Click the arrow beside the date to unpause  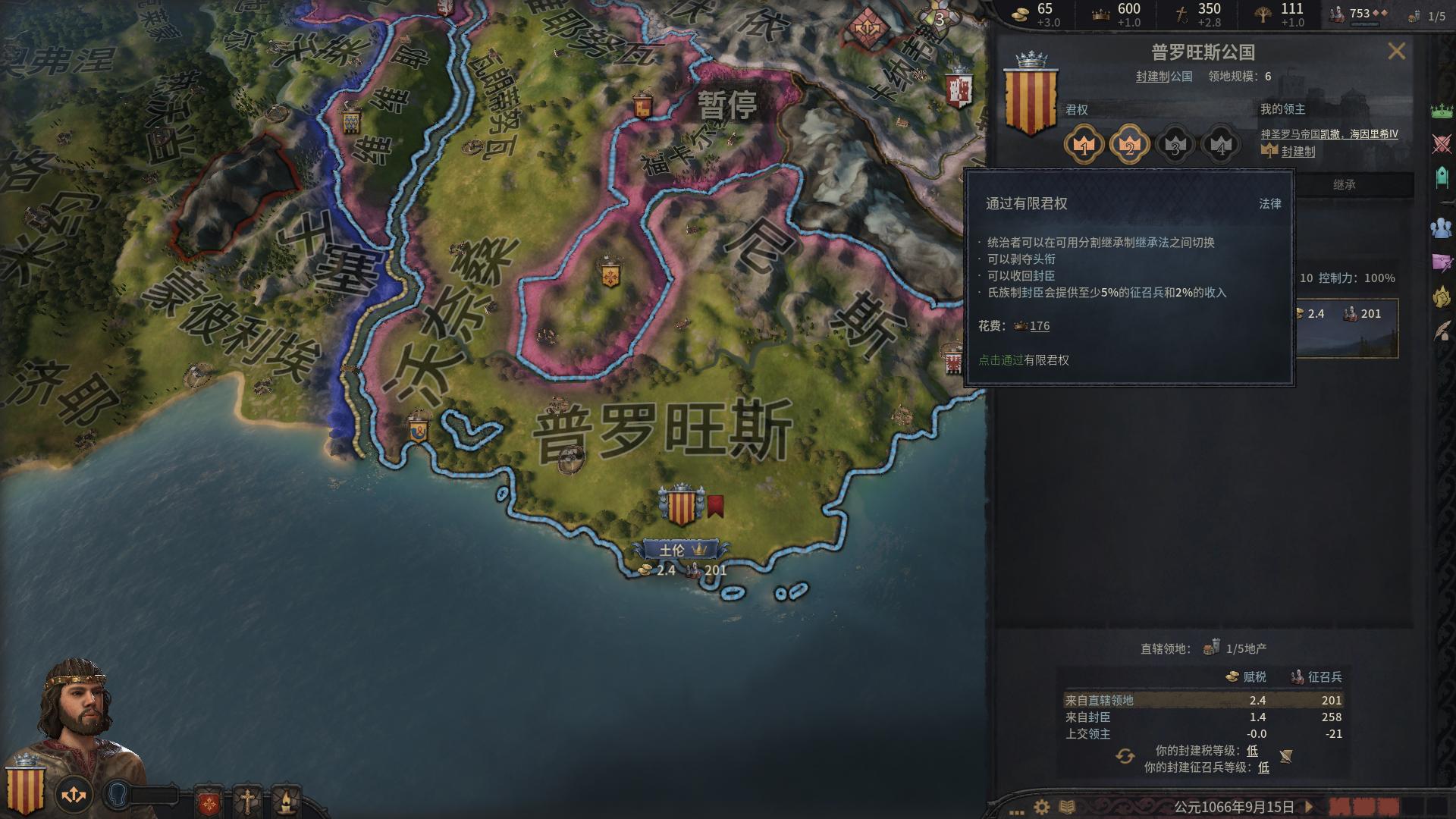1309,807
